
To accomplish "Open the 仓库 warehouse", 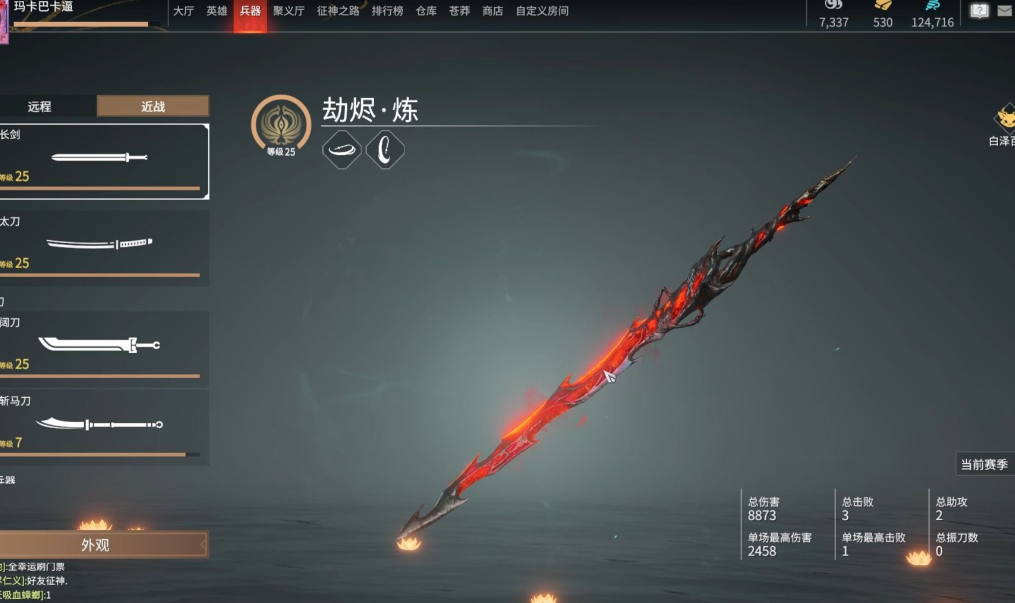I will click(426, 11).
